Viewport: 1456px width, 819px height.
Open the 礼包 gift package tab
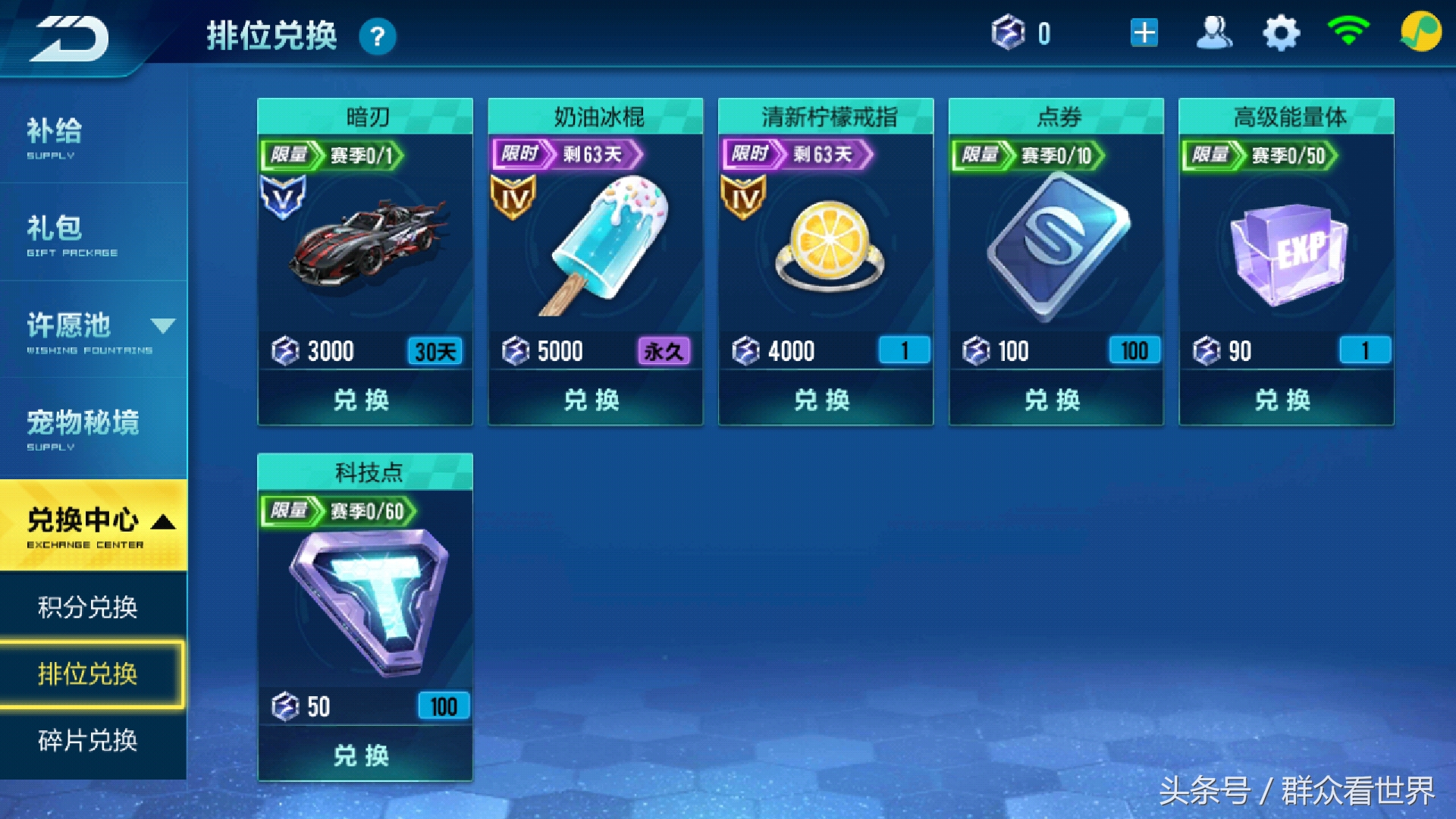(x=91, y=234)
